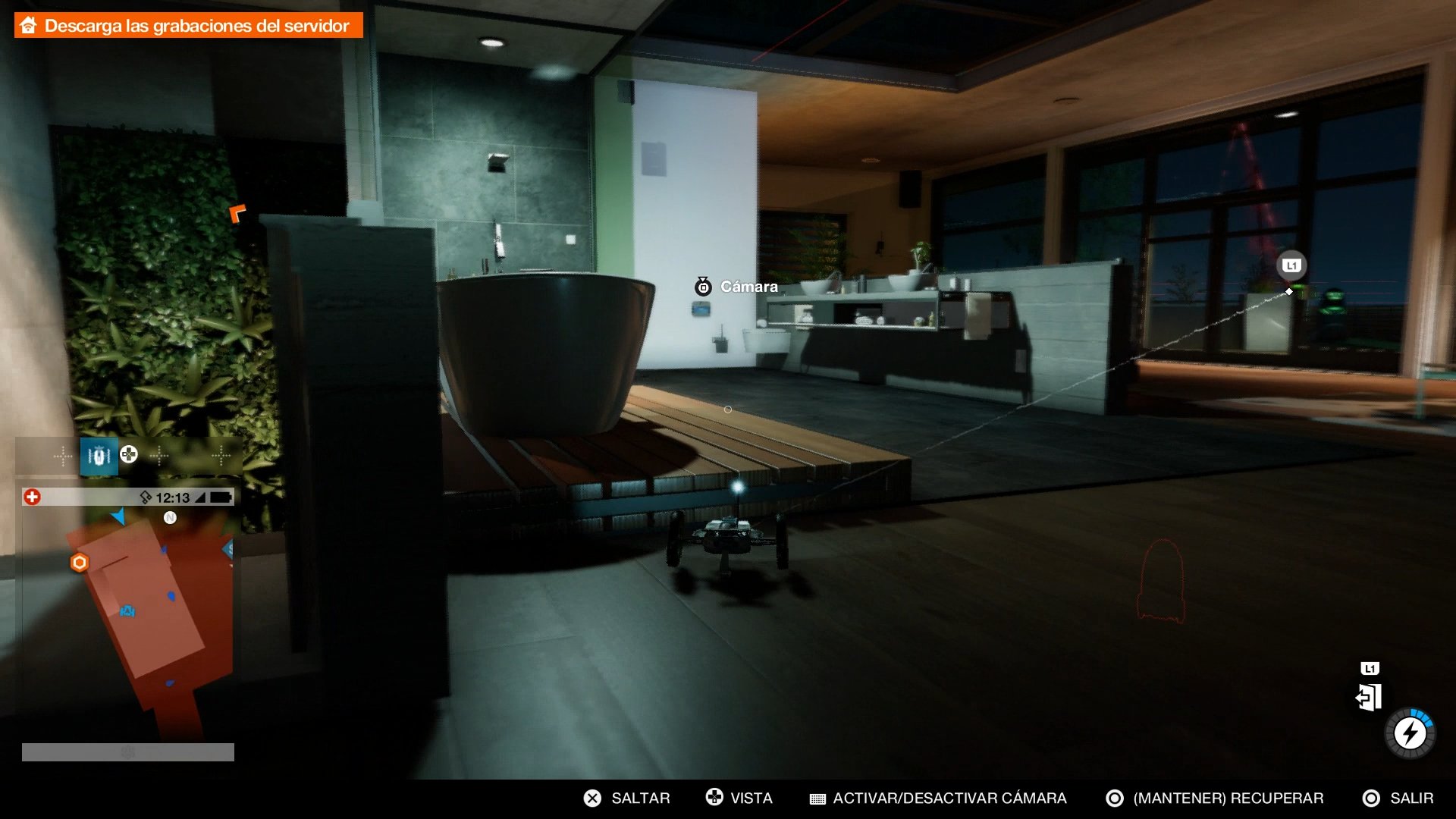
Task: Click SALIR to exit the drone
Action: (1412, 798)
